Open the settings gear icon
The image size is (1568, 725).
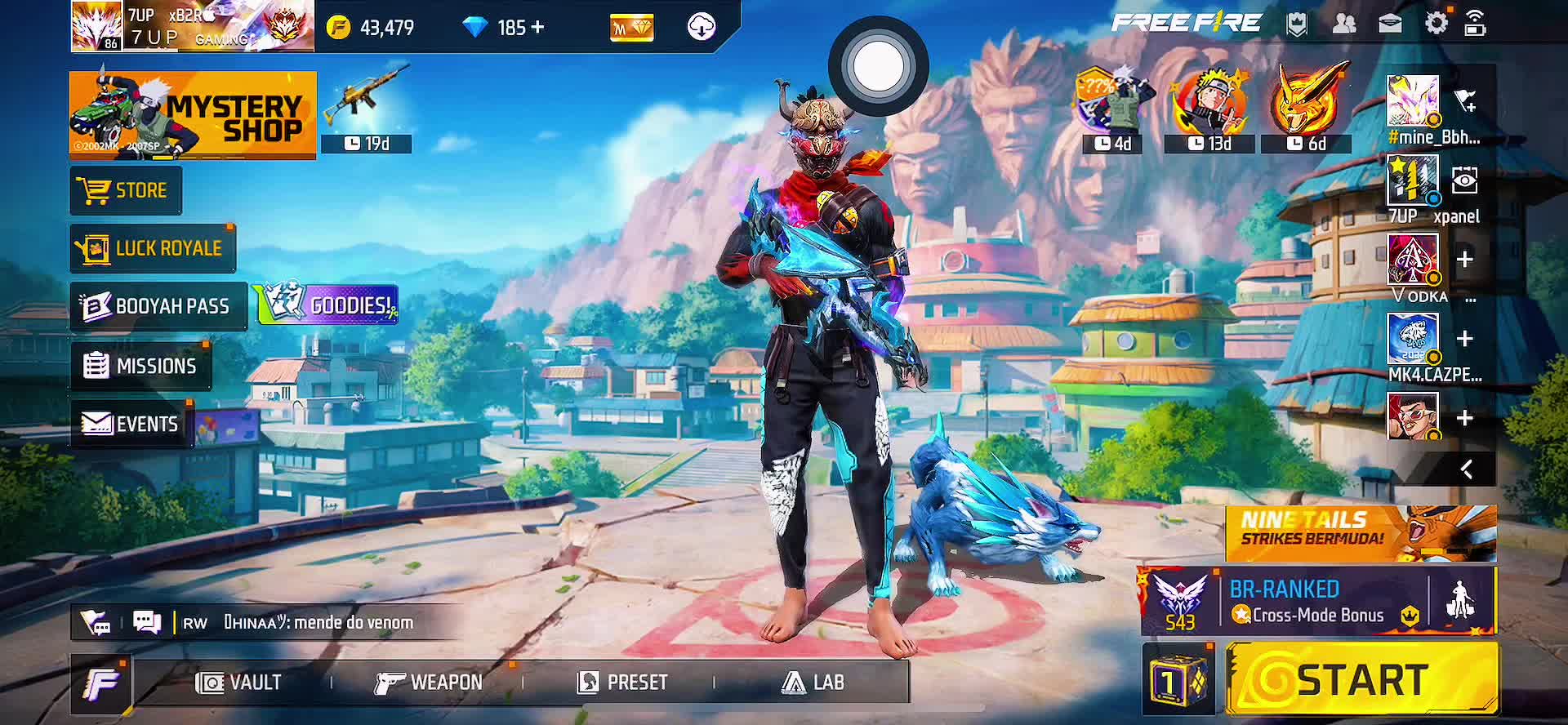[x=1436, y=24]
